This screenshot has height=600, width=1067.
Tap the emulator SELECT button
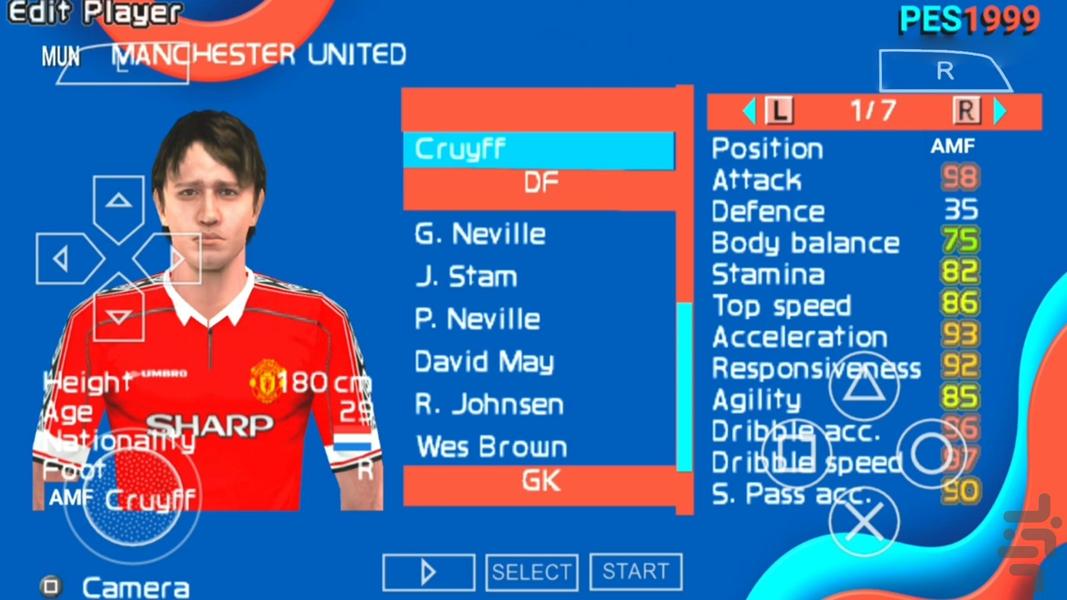point(531,572)
